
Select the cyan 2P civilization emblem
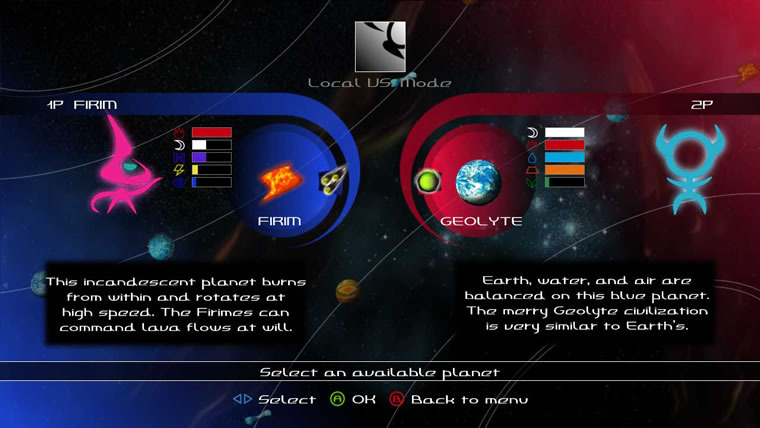click(x=689, y=163)
